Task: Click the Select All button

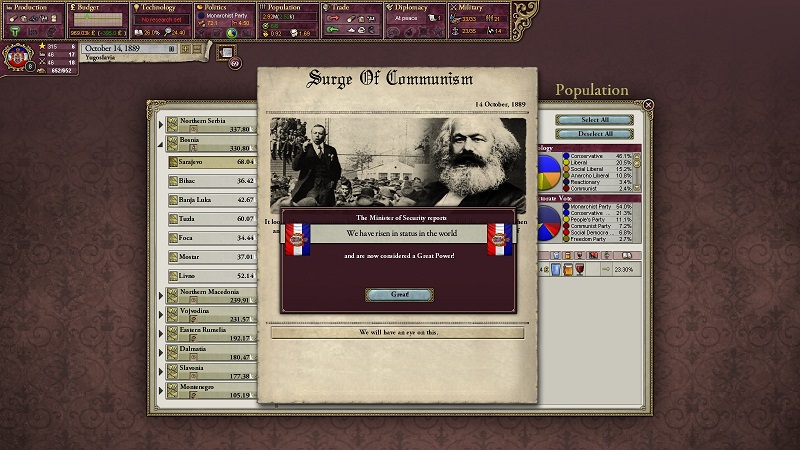Action: (594, 120)
